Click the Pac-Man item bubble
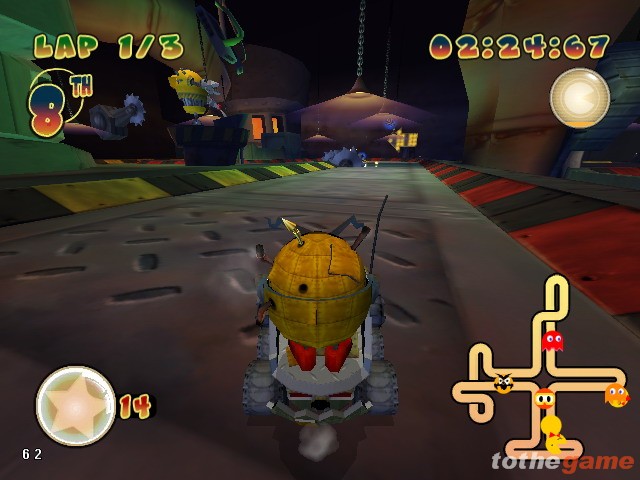640x480 pixels. [x=579, y=98]
